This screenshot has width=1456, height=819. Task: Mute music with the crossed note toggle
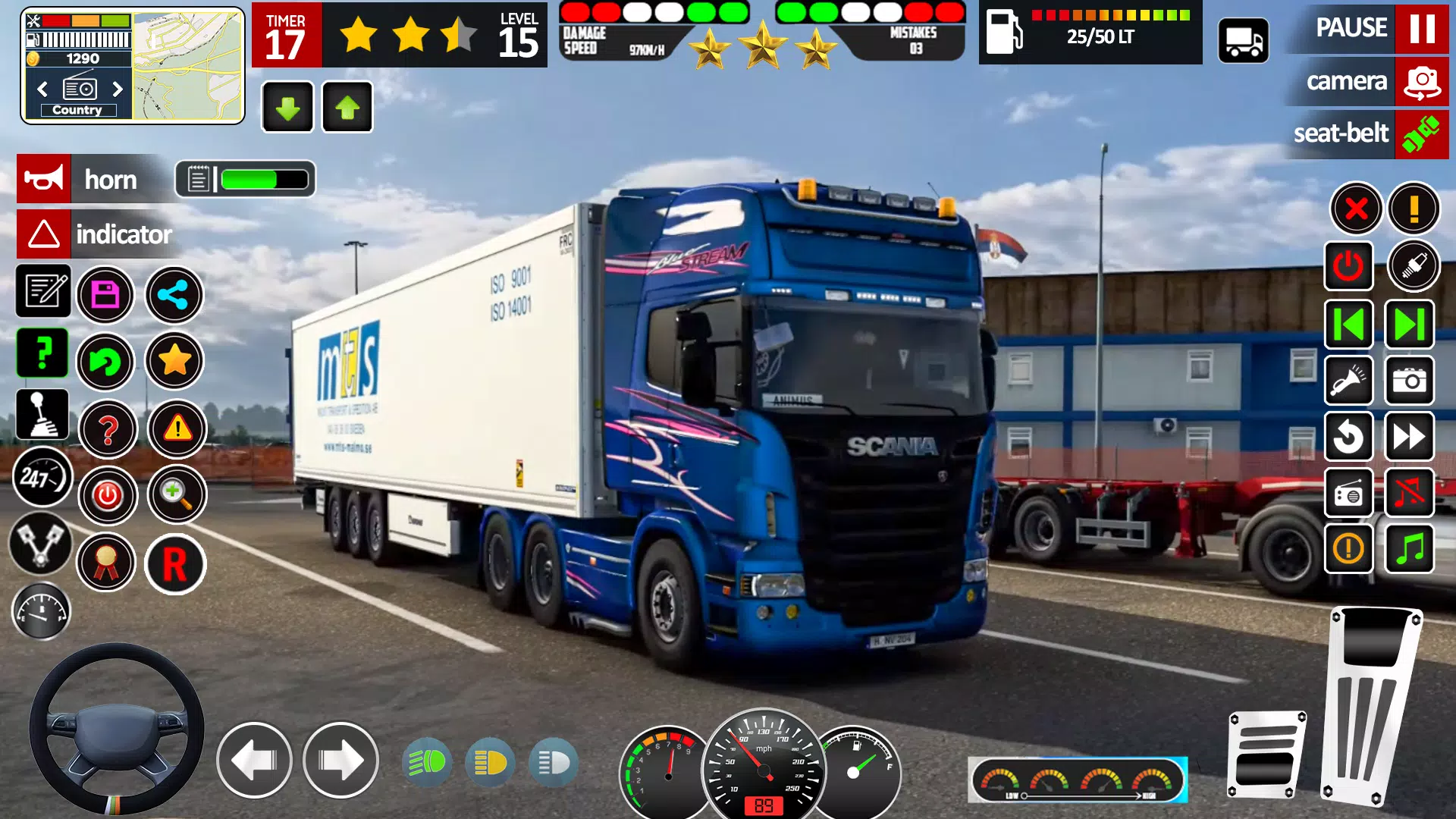(x=1410, y=493)
